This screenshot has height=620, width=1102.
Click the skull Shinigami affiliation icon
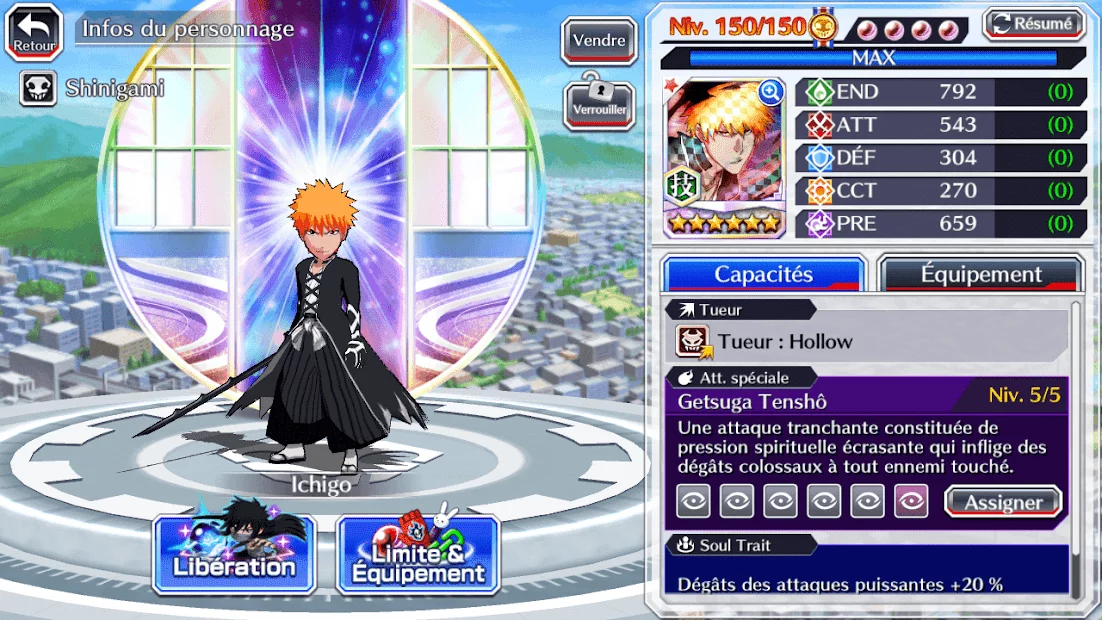point(38,88)
